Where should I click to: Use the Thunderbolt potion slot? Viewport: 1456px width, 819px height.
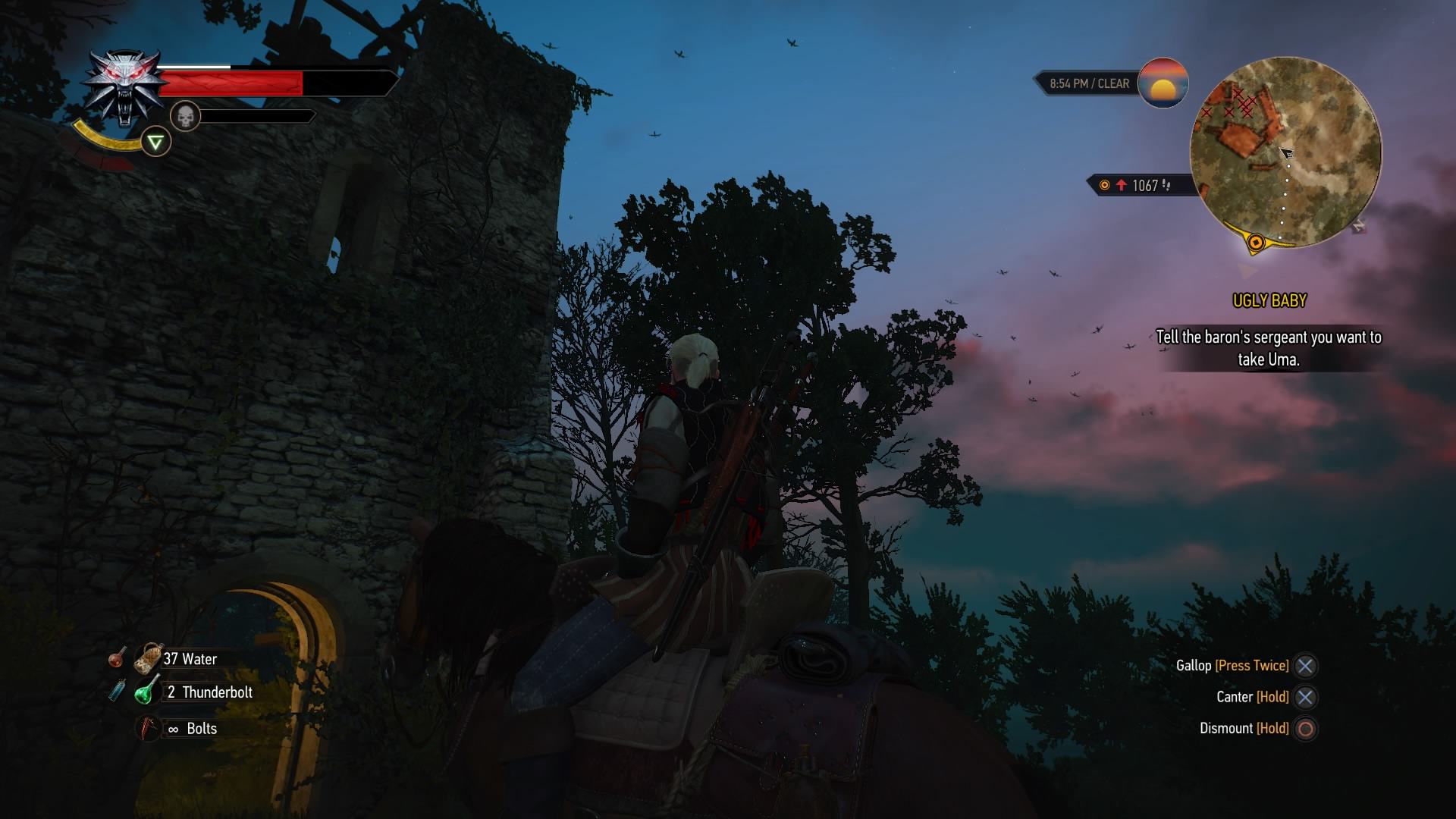147,692
